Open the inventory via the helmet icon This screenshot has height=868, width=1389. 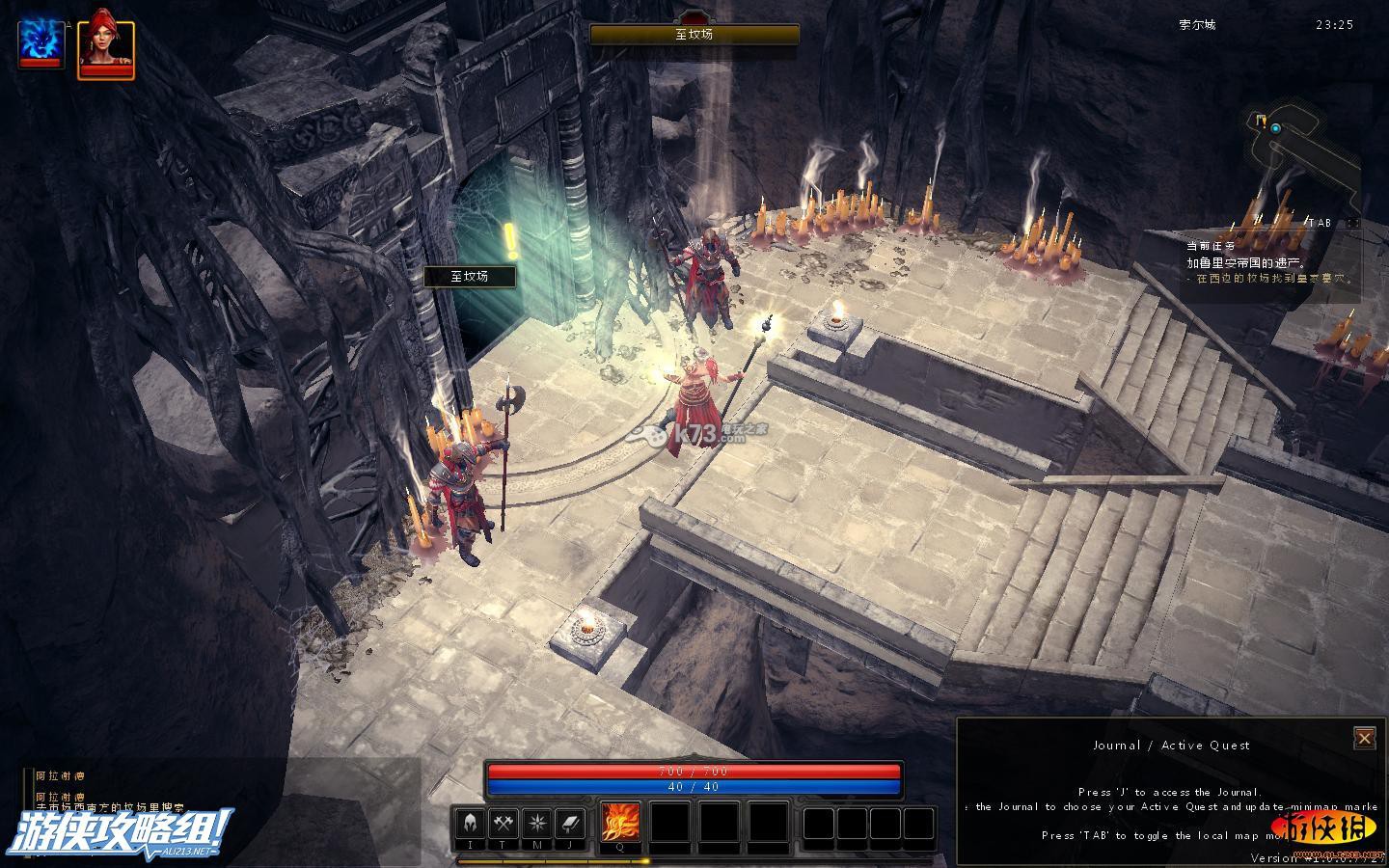coord(471,824)
